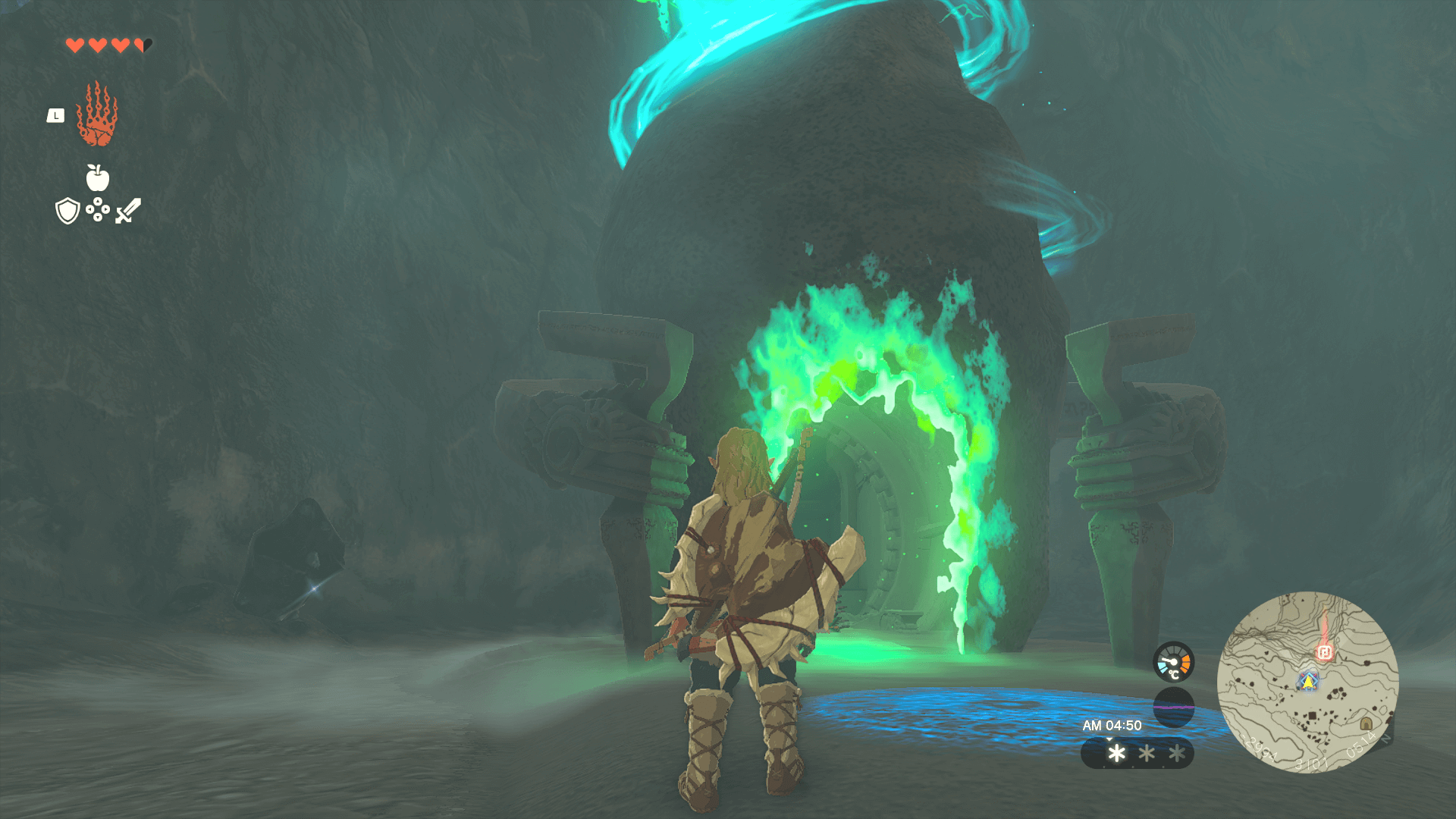Image resolution: width=1456 pixels, height=819 pixels.
Task: Check the temperature gauge icon
Action: 1173,662
